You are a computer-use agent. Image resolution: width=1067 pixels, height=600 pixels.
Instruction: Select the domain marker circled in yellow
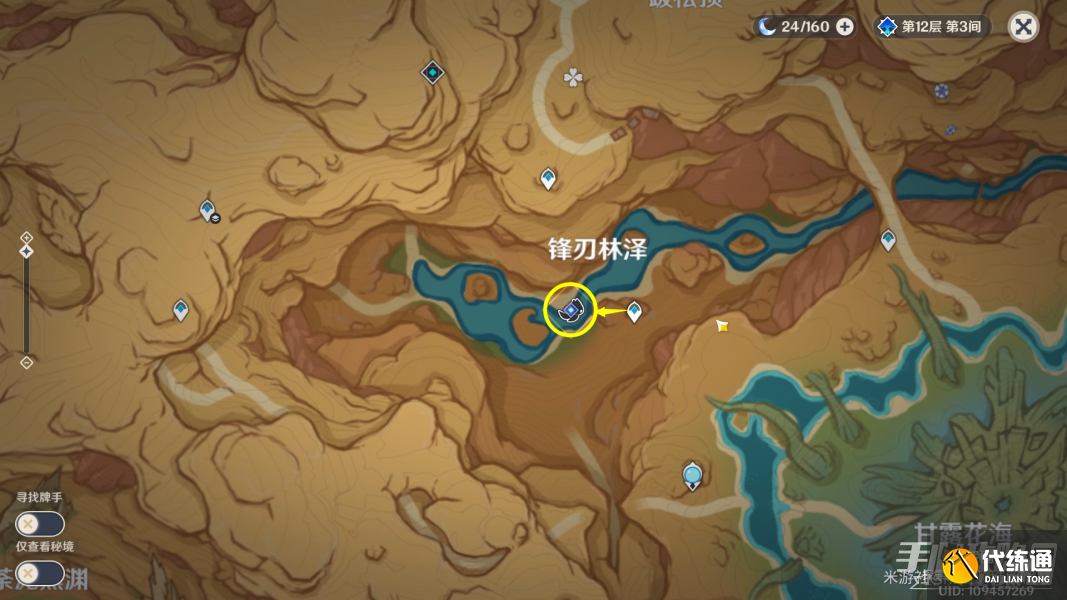click(x=570, y=311)
